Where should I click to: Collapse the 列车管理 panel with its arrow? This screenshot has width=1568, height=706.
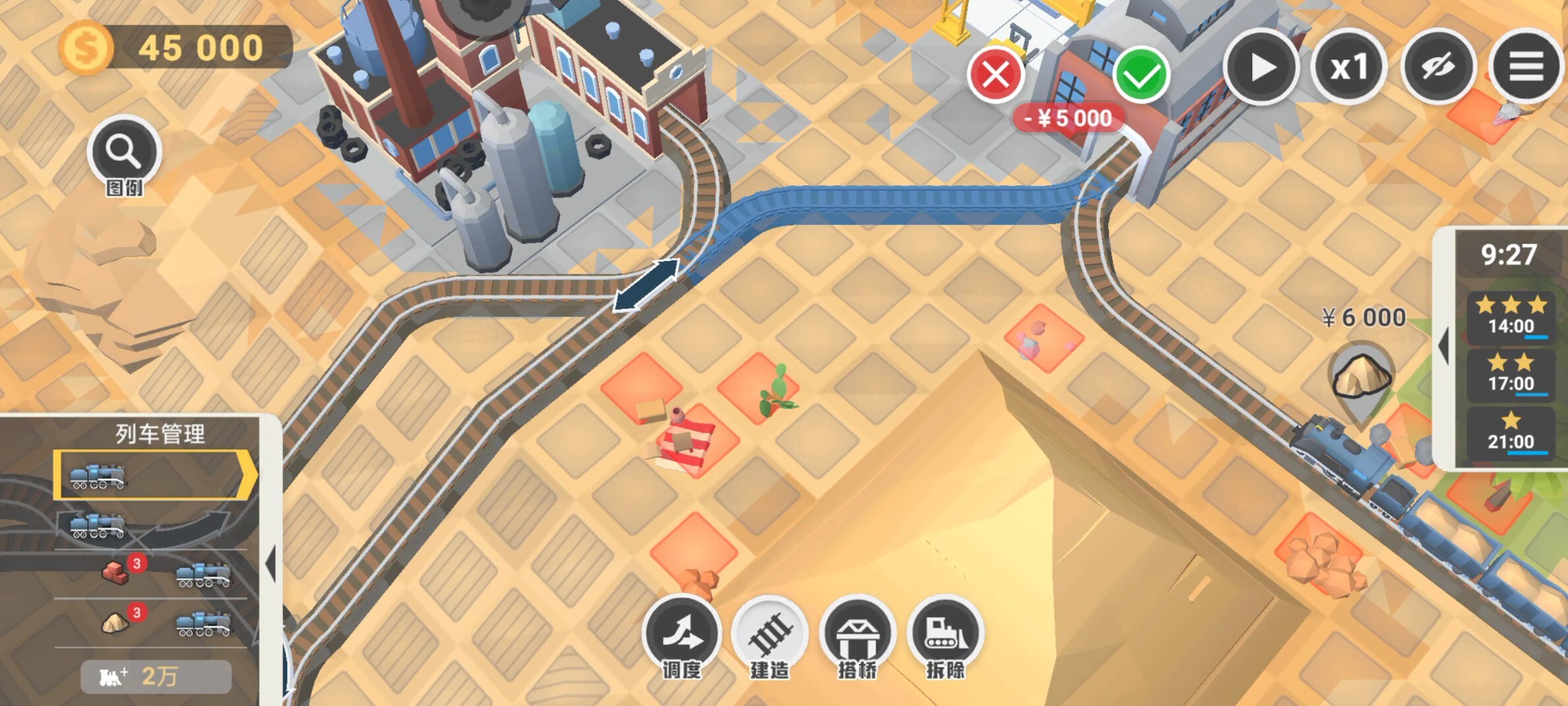[270, 564]
